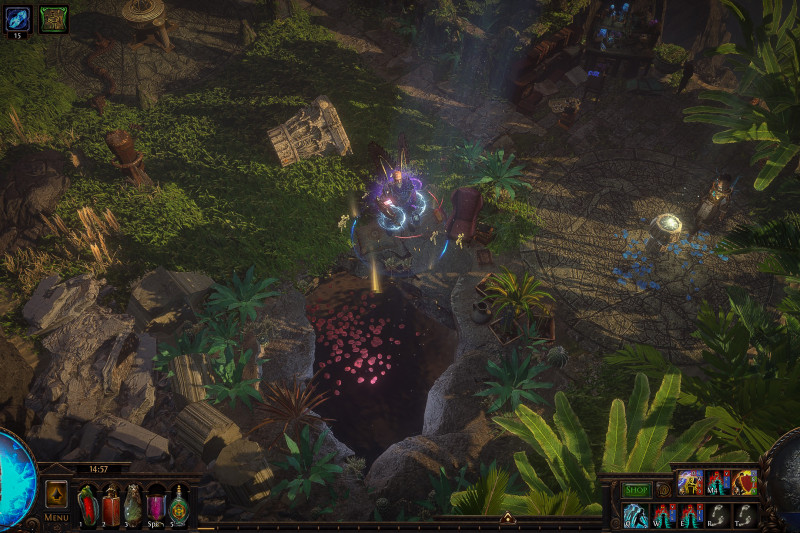
Task: Select the footprints skill slot bound to R
Action: pyautogui.click(x=718, y=515)
